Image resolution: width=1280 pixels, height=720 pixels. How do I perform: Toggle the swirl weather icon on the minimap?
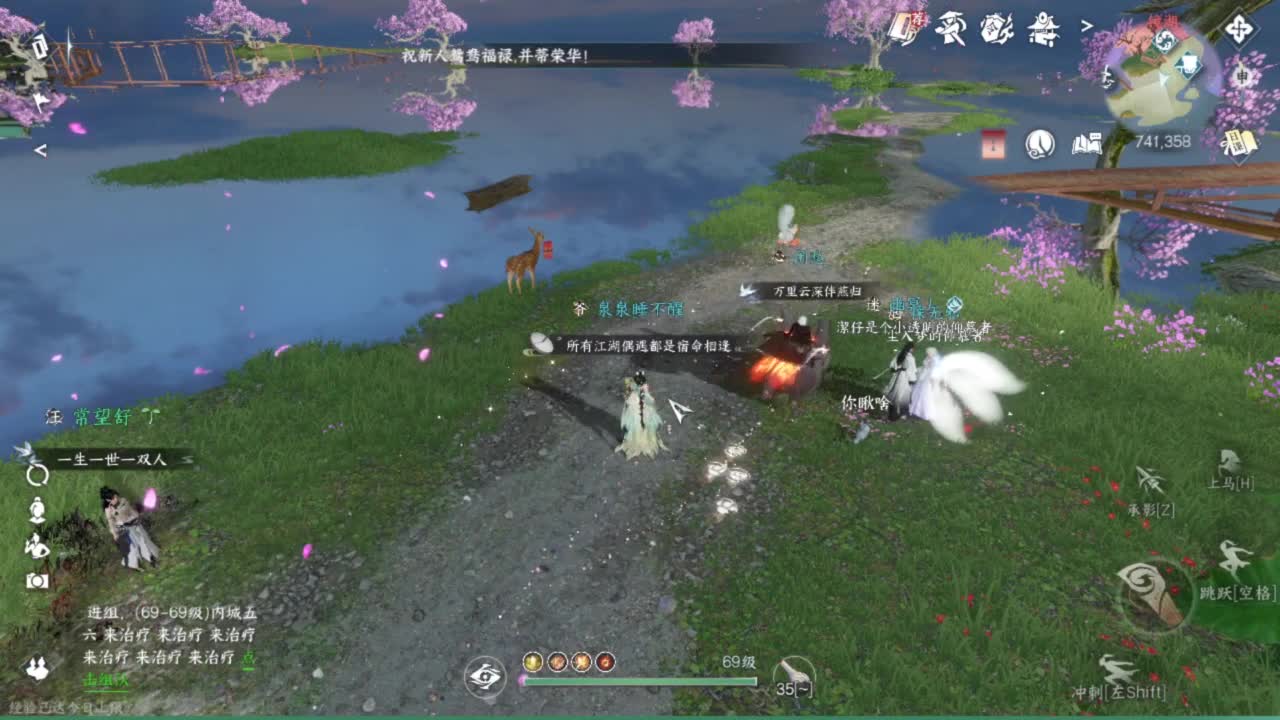pyautogui.click(x=1166, y=40)
